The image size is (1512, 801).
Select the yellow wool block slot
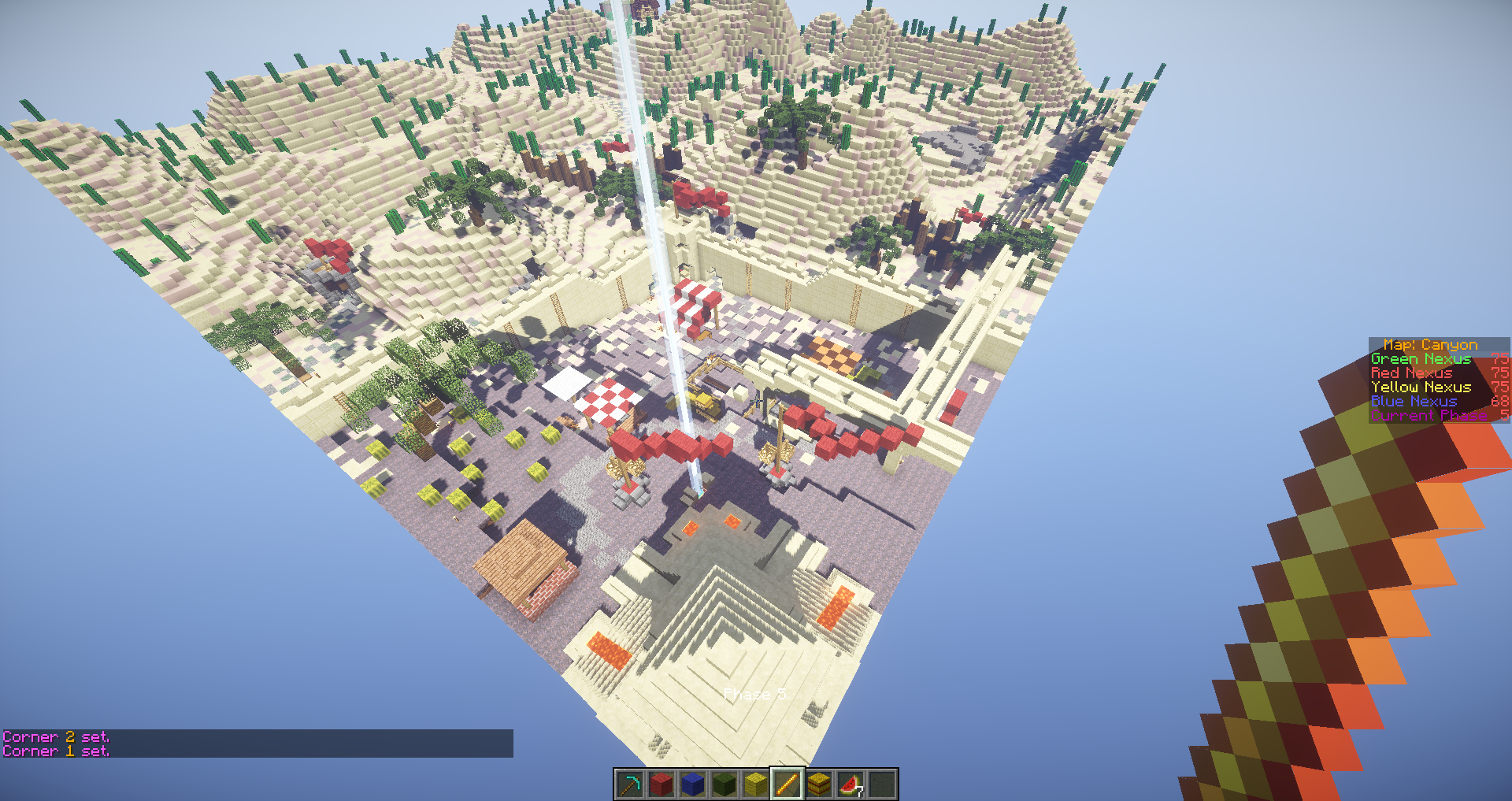[756, 784]
